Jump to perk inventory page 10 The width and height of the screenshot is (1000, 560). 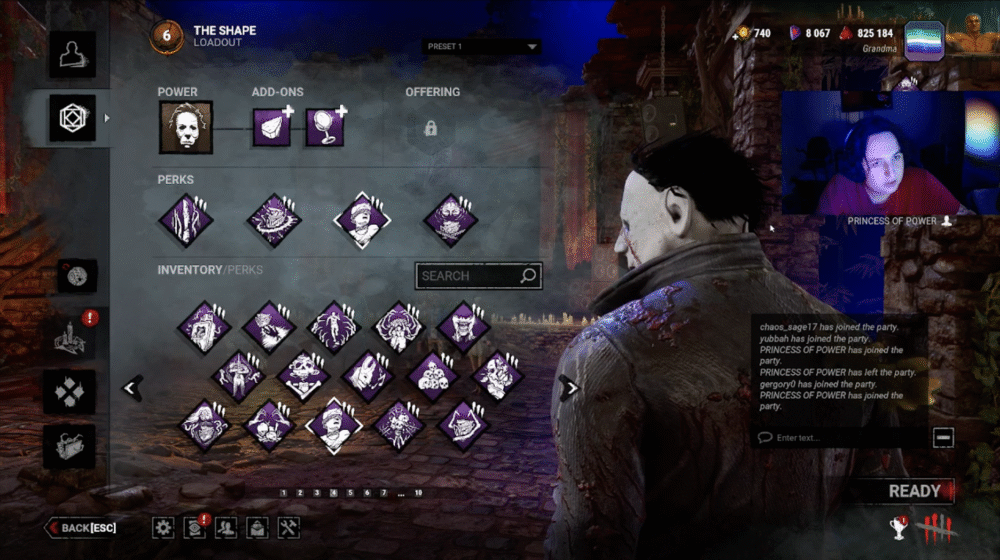[x=418, y=493]
